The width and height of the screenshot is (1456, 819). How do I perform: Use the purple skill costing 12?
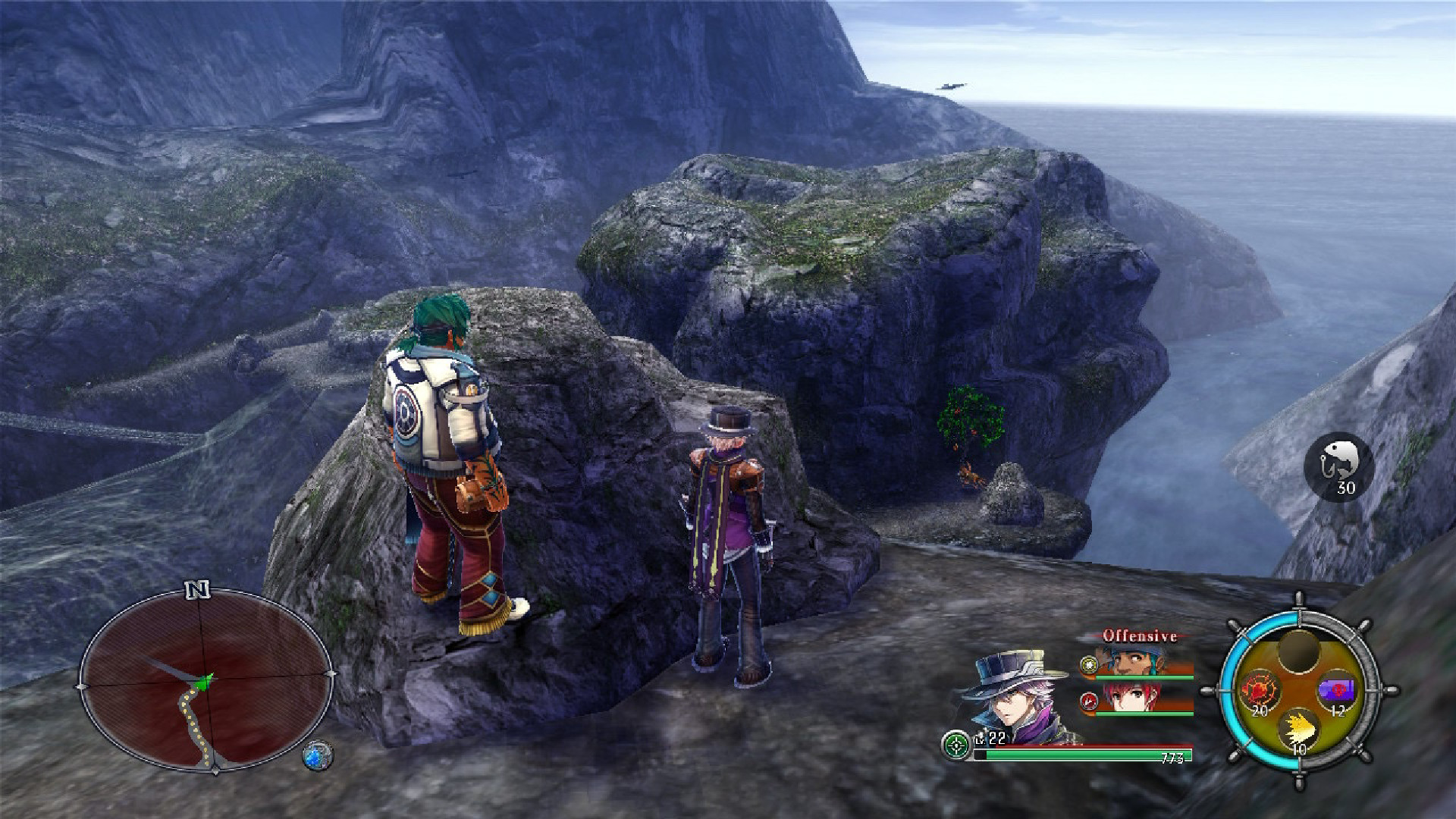pos(1338,692)
